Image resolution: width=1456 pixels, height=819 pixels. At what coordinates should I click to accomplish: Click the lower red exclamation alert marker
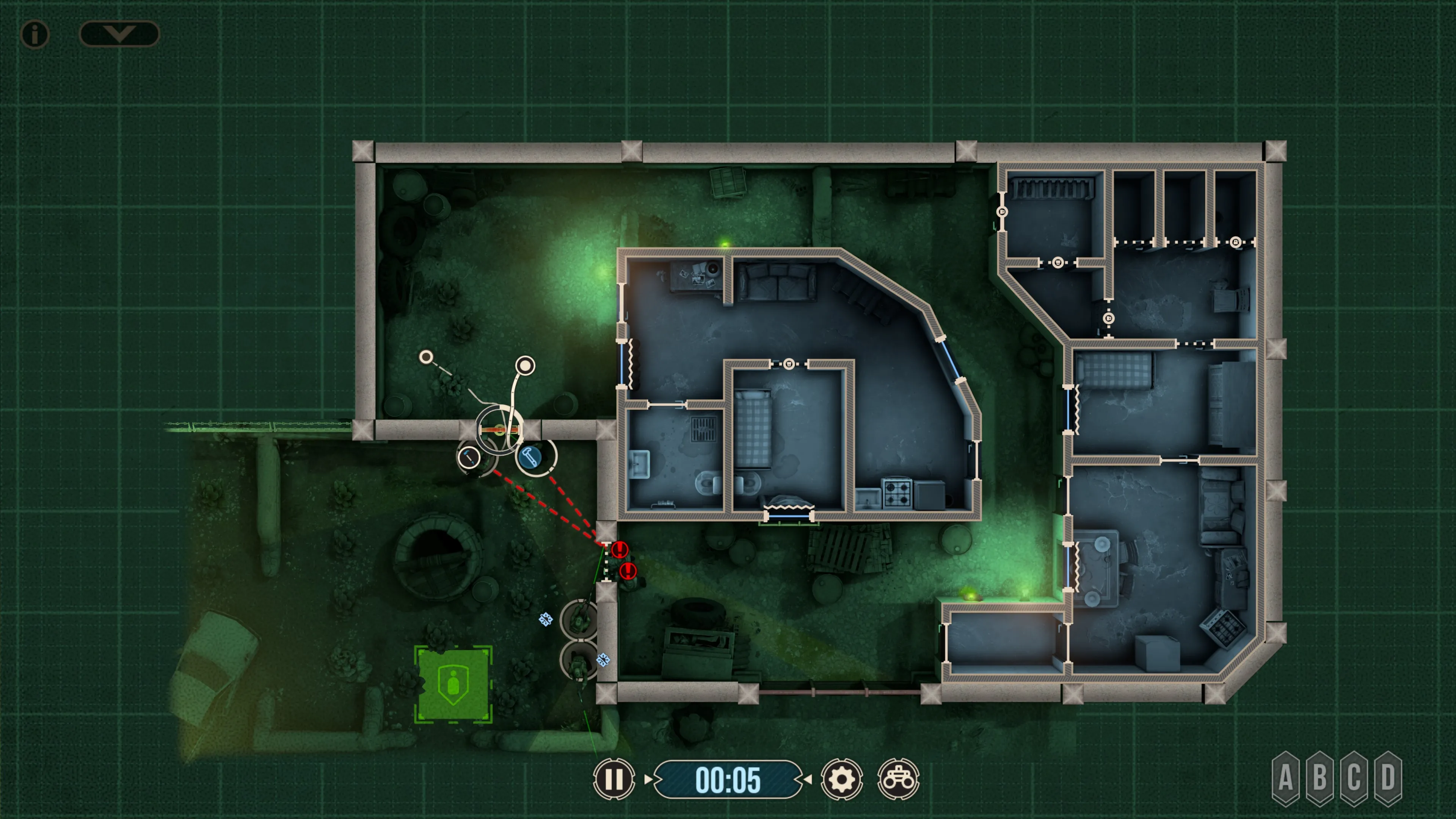tap(628, 571)
